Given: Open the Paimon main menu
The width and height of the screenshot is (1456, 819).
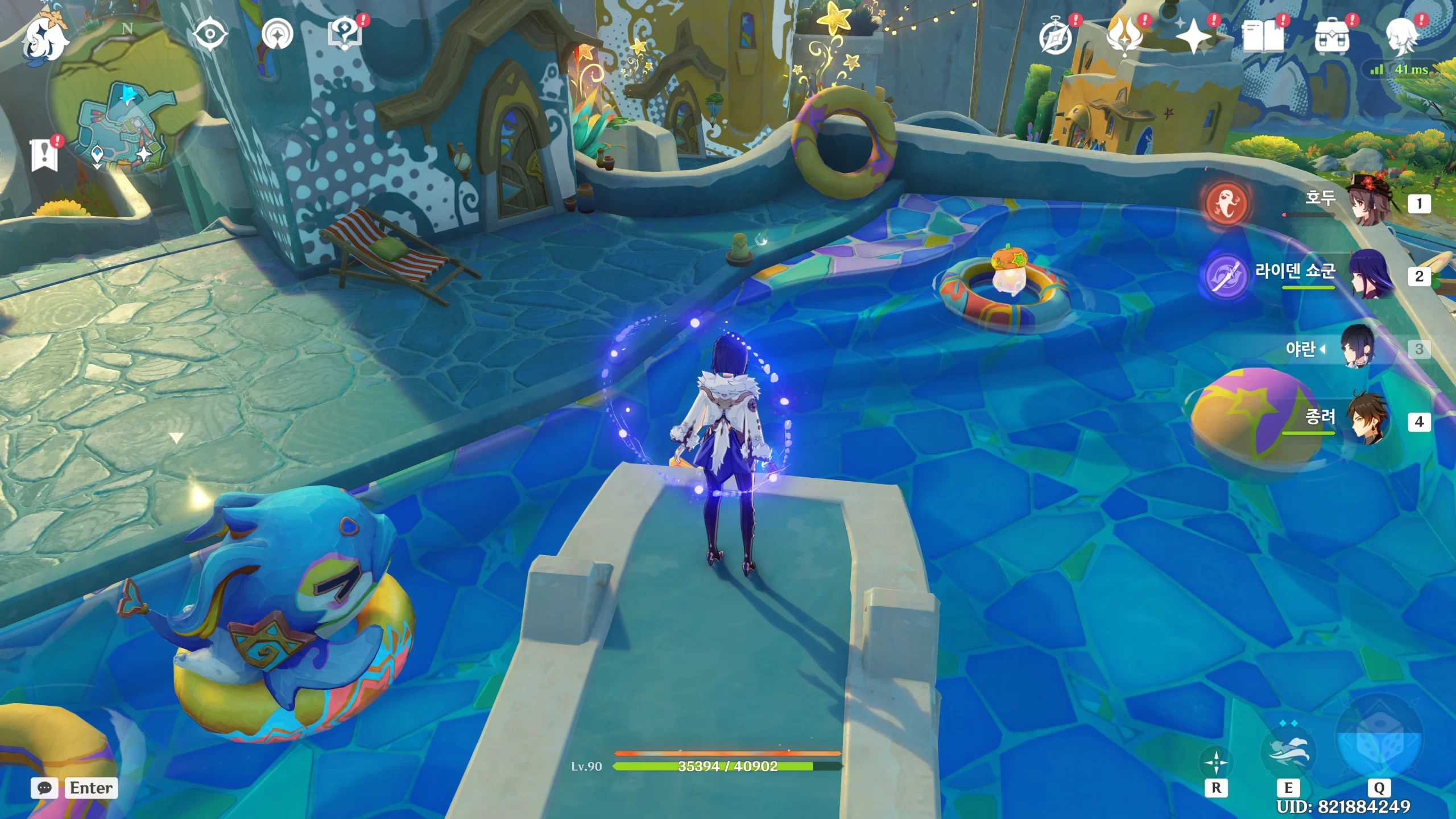Looking at the screenshot, I should click(44, 38).
